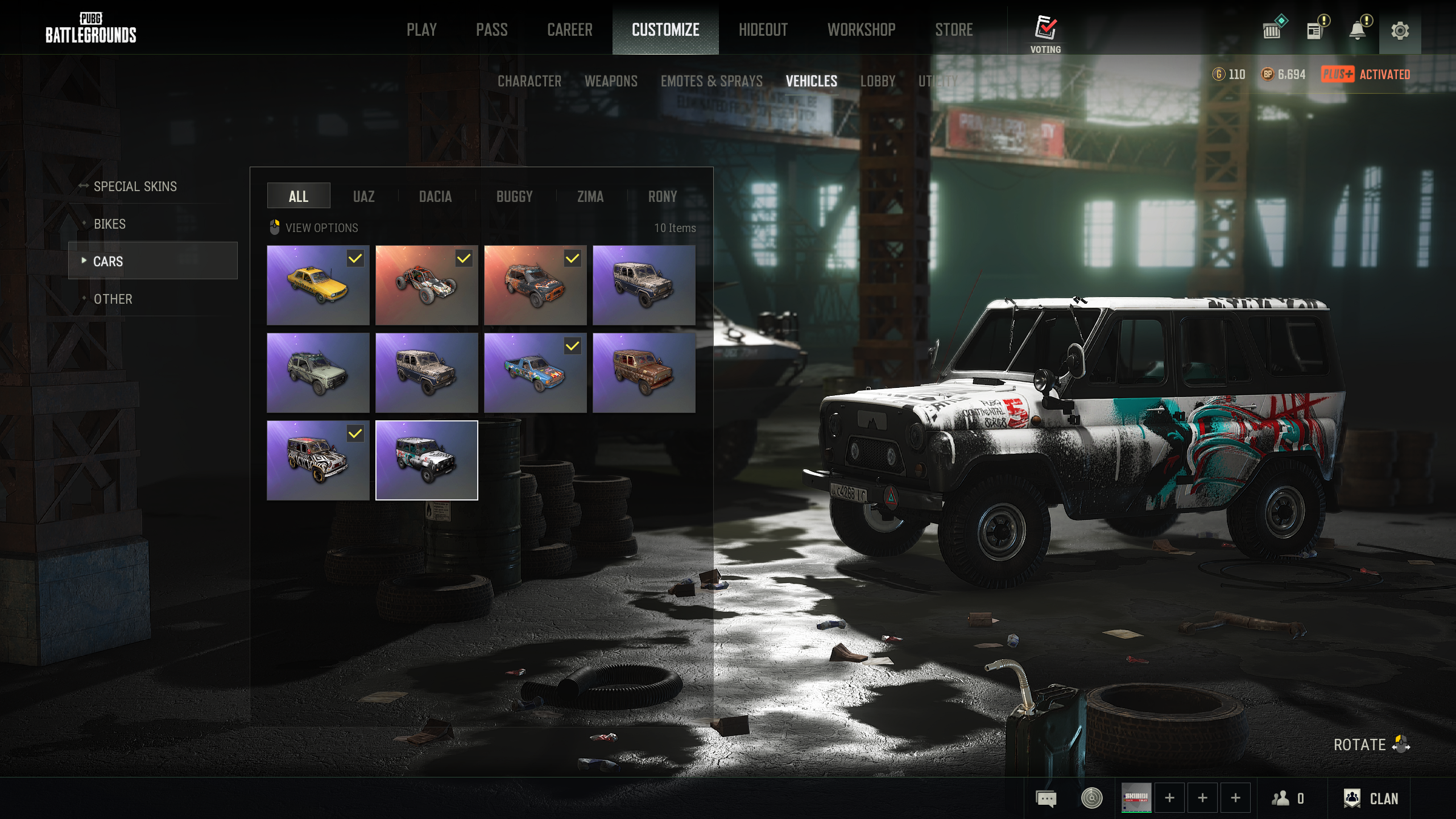1456x819 pixels.
Task: Switch to the Weapons customization tab
Action: point(611,81)
